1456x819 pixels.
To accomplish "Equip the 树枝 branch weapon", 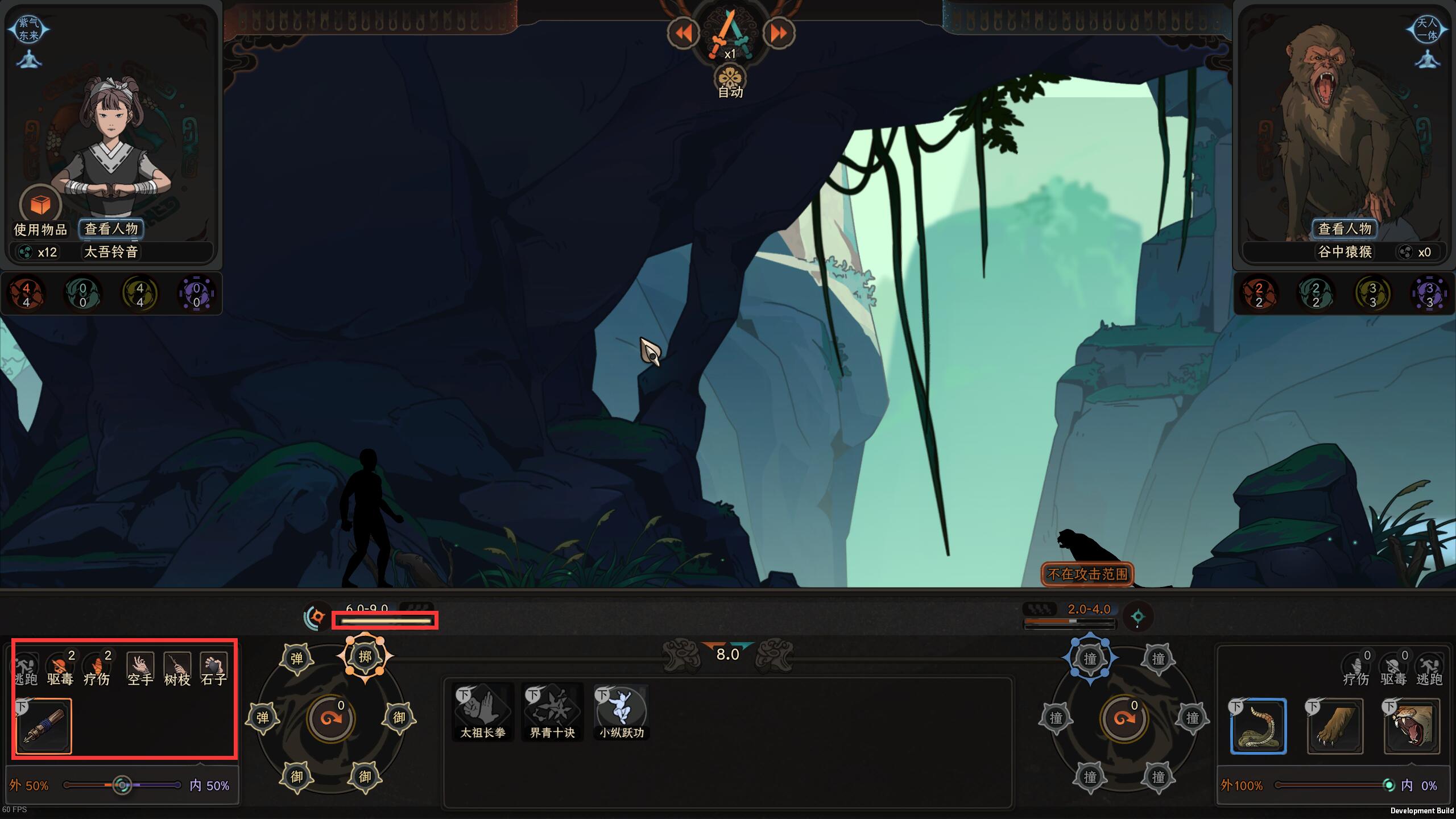I will point(177,669).
